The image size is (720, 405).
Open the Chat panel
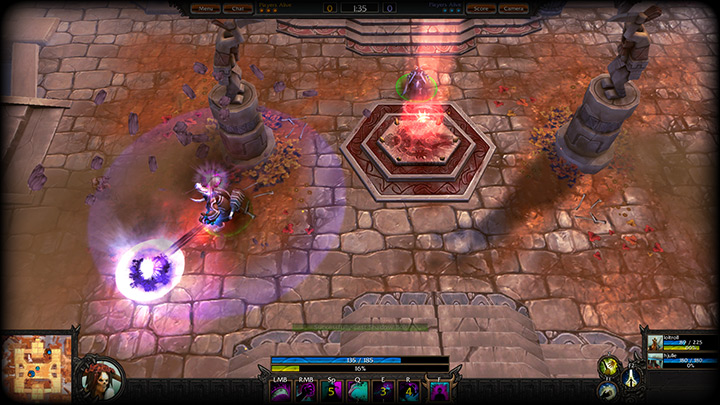point(238,8)
